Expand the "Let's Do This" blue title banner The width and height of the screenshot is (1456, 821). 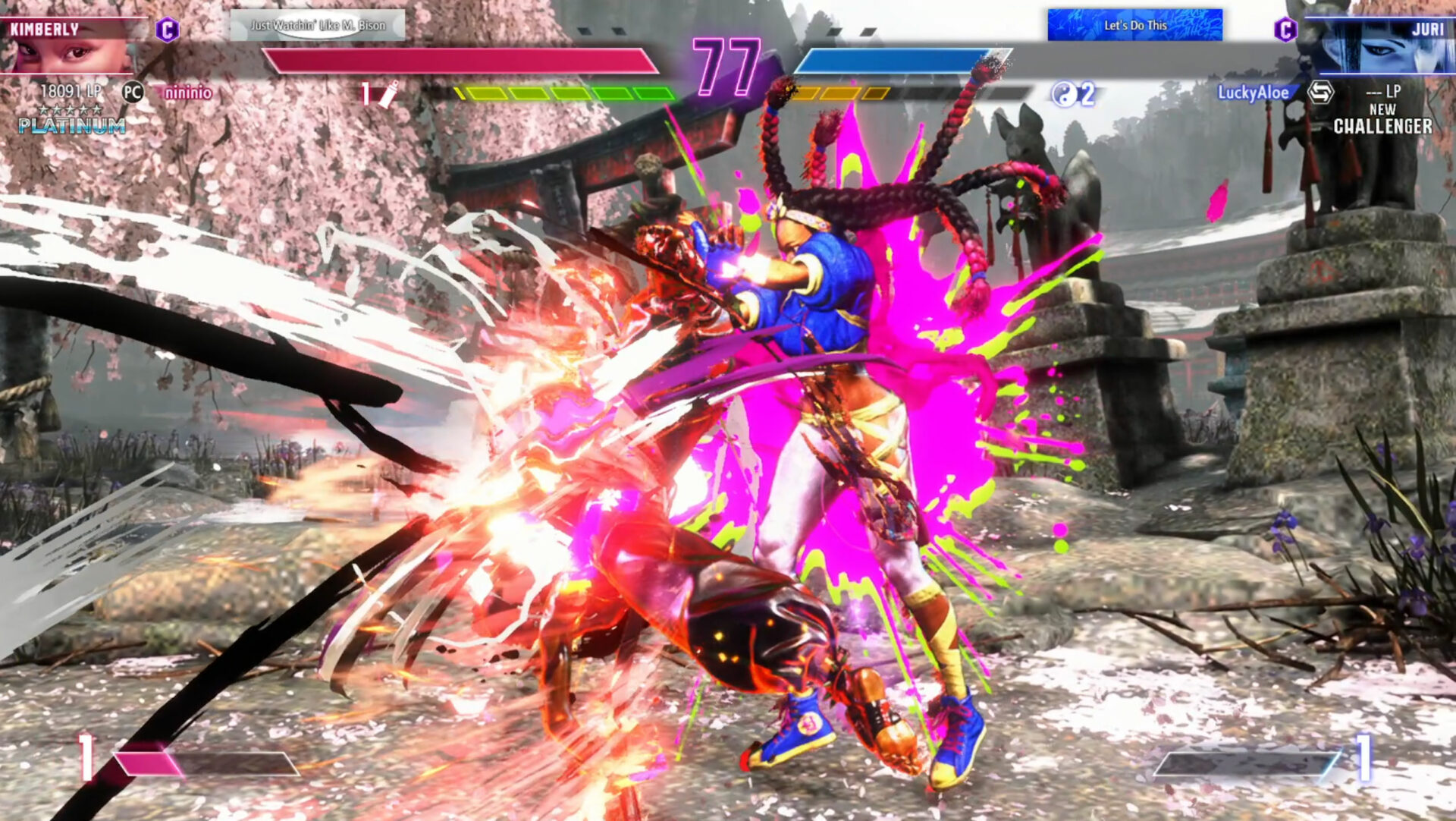(x=1135, y=25)
